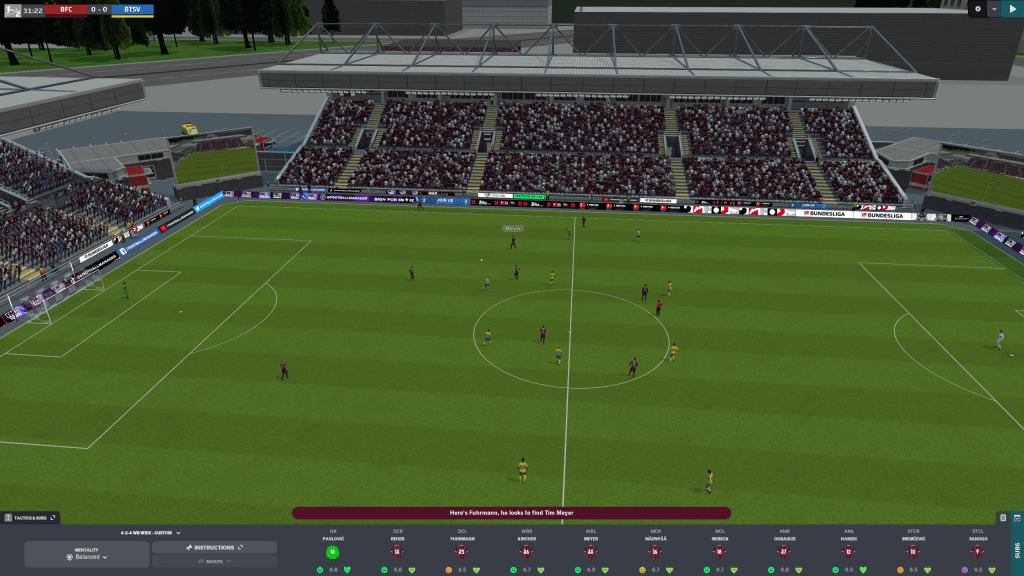Select Mäenpää's number 16 shirt
The image size is (1024, 576).
[655, 551]
